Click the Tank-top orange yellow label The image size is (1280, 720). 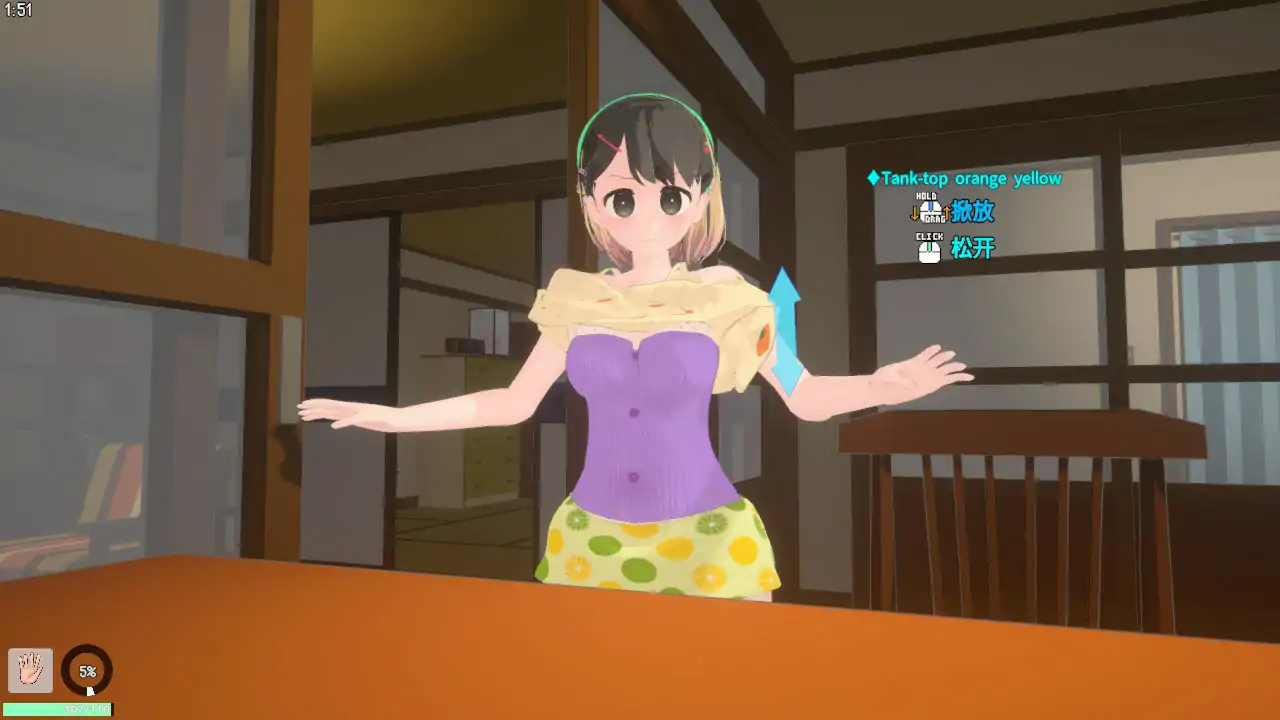click(970, 178)
